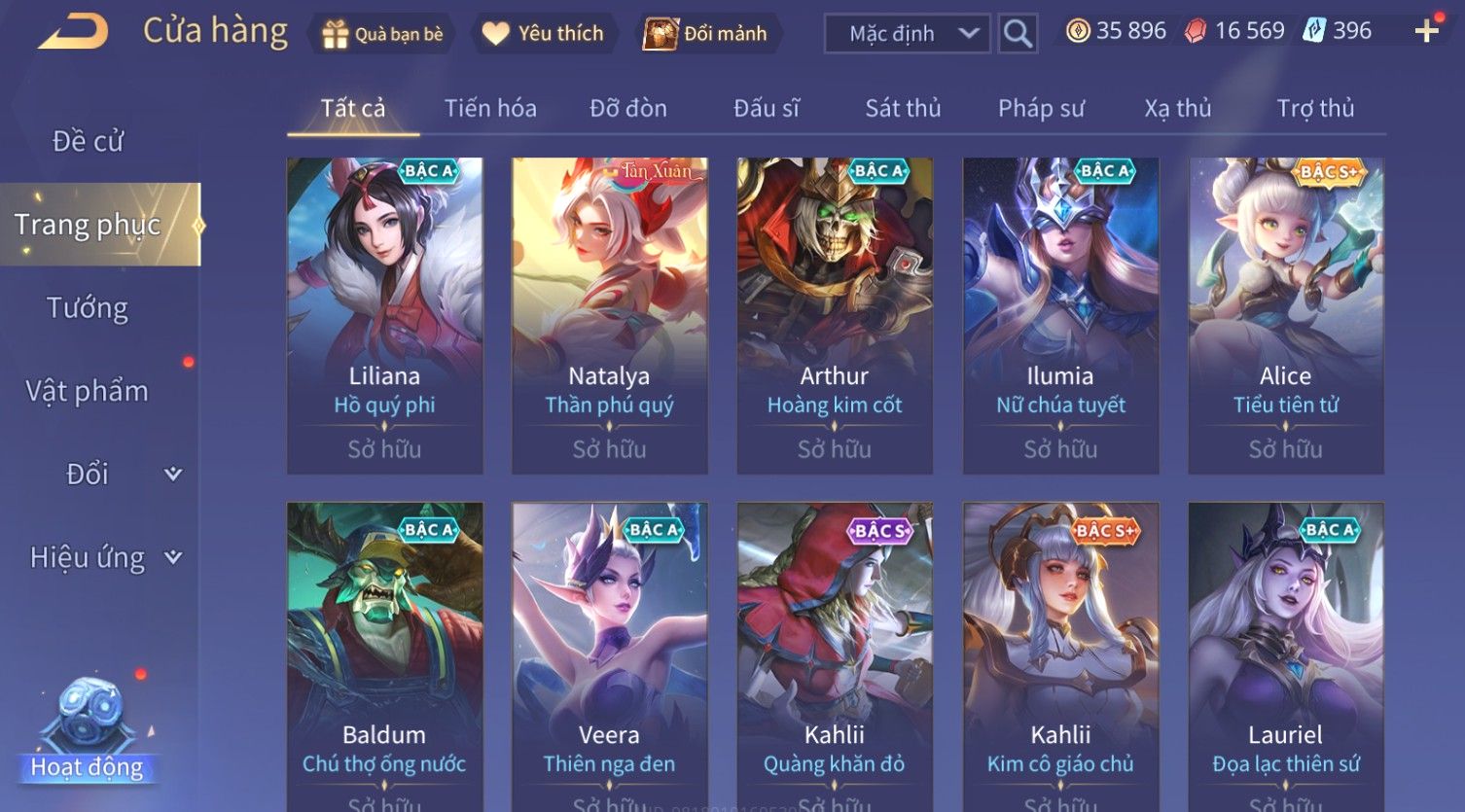Add currency with the plus button
The width and height of the screenshot is (1465, 812).
1426,32
